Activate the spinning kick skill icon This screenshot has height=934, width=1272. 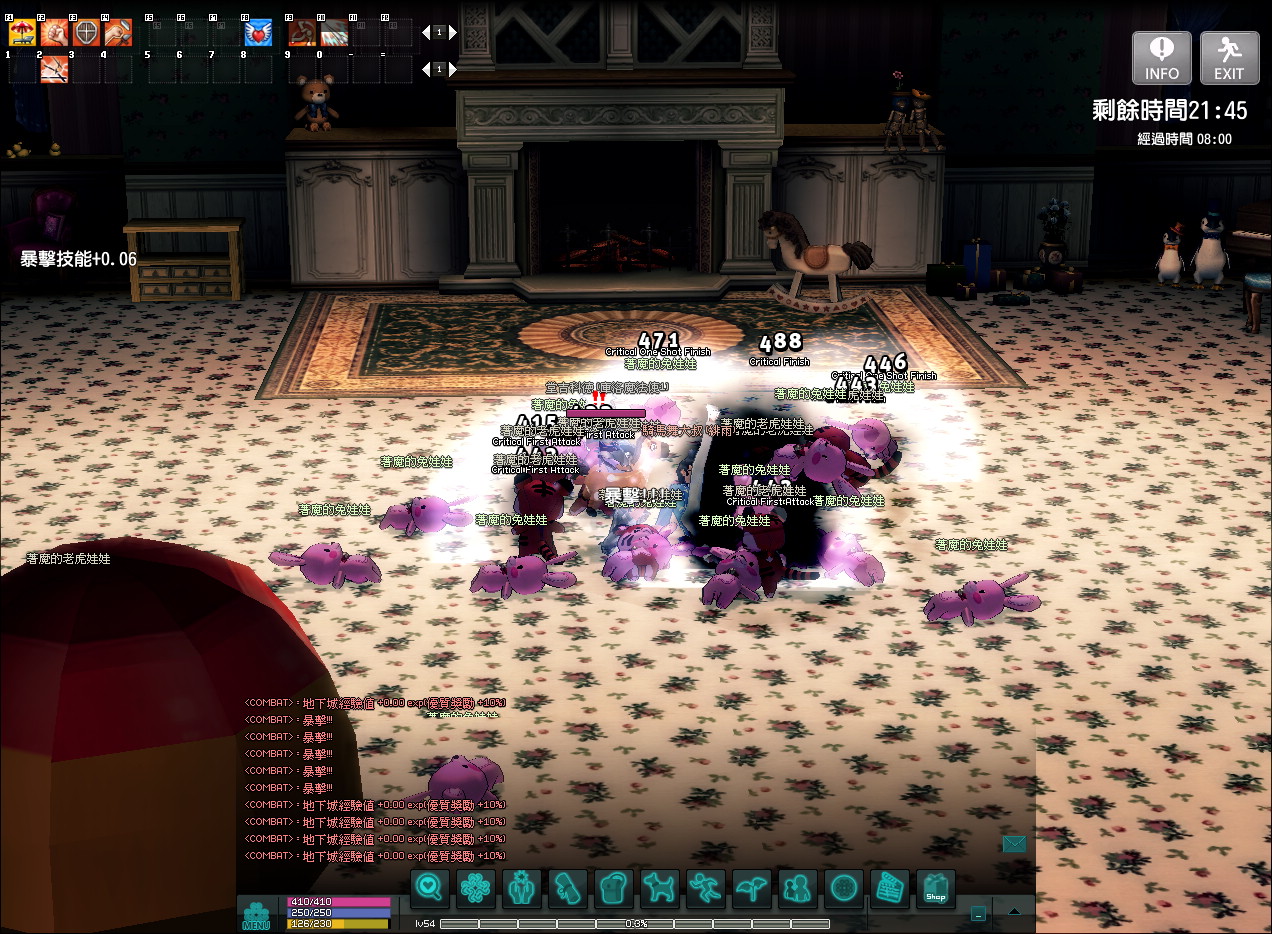coord(302,33)
